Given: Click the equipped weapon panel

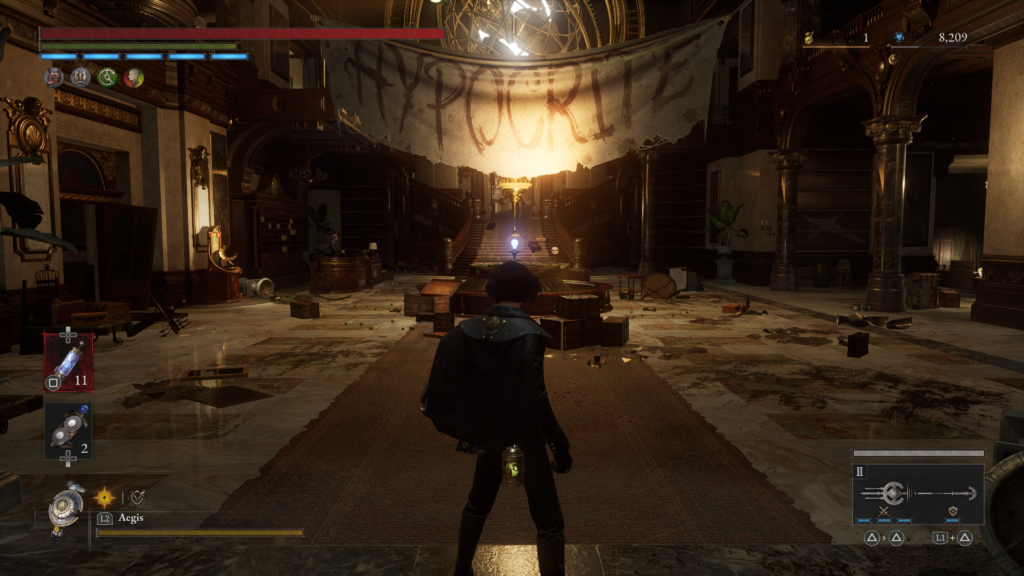Looking at the screenshot, I should tap(918, 494).
